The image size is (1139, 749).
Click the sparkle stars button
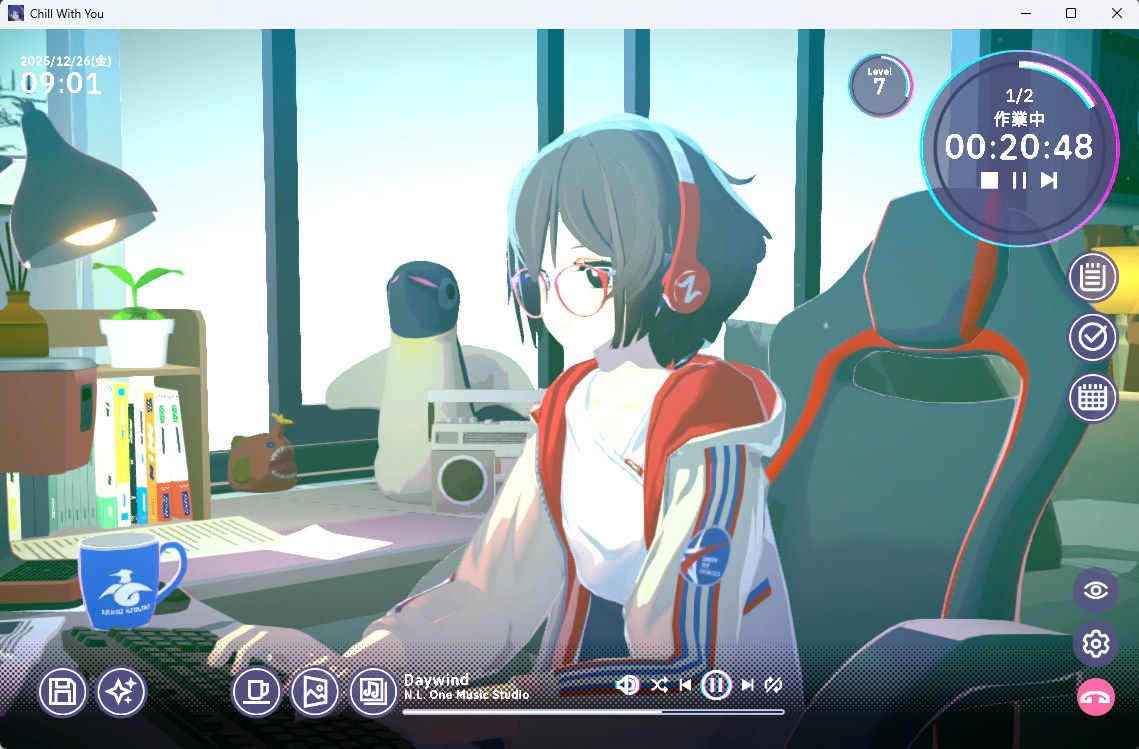click(x=121, y=691)
